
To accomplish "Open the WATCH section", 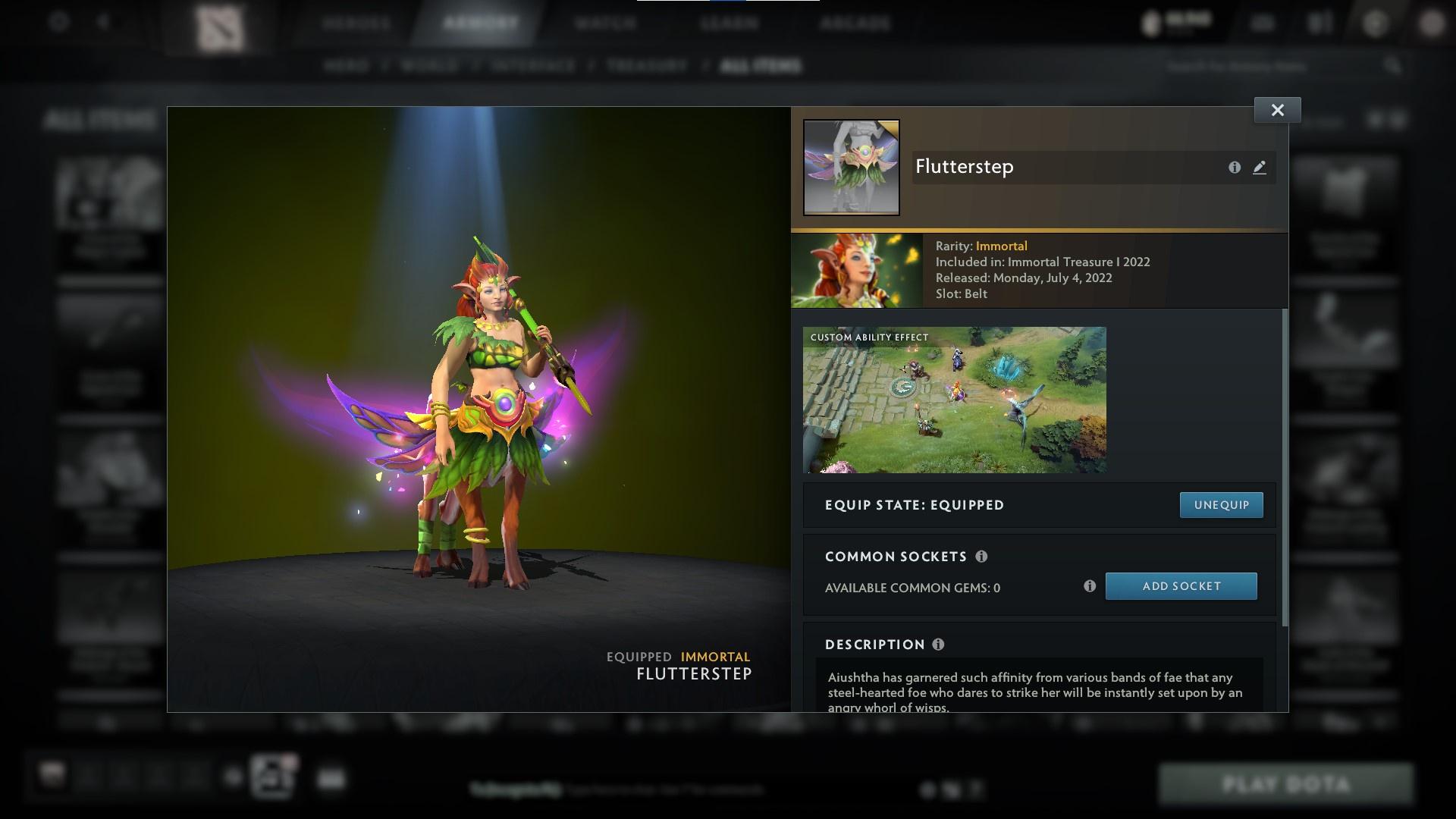I will 604,23.
